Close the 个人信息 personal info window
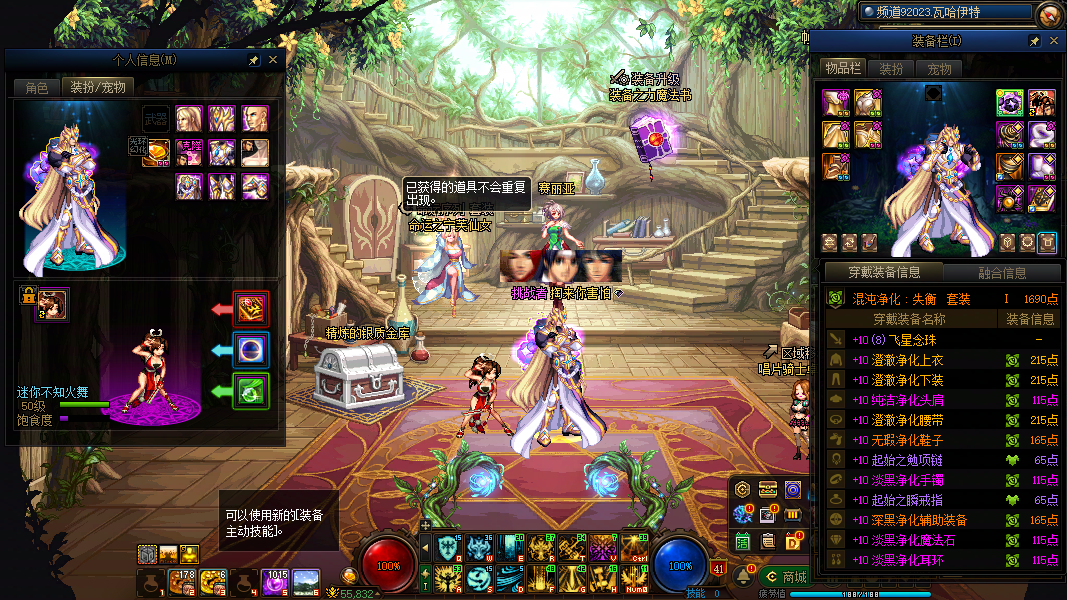 coord(273,60)
